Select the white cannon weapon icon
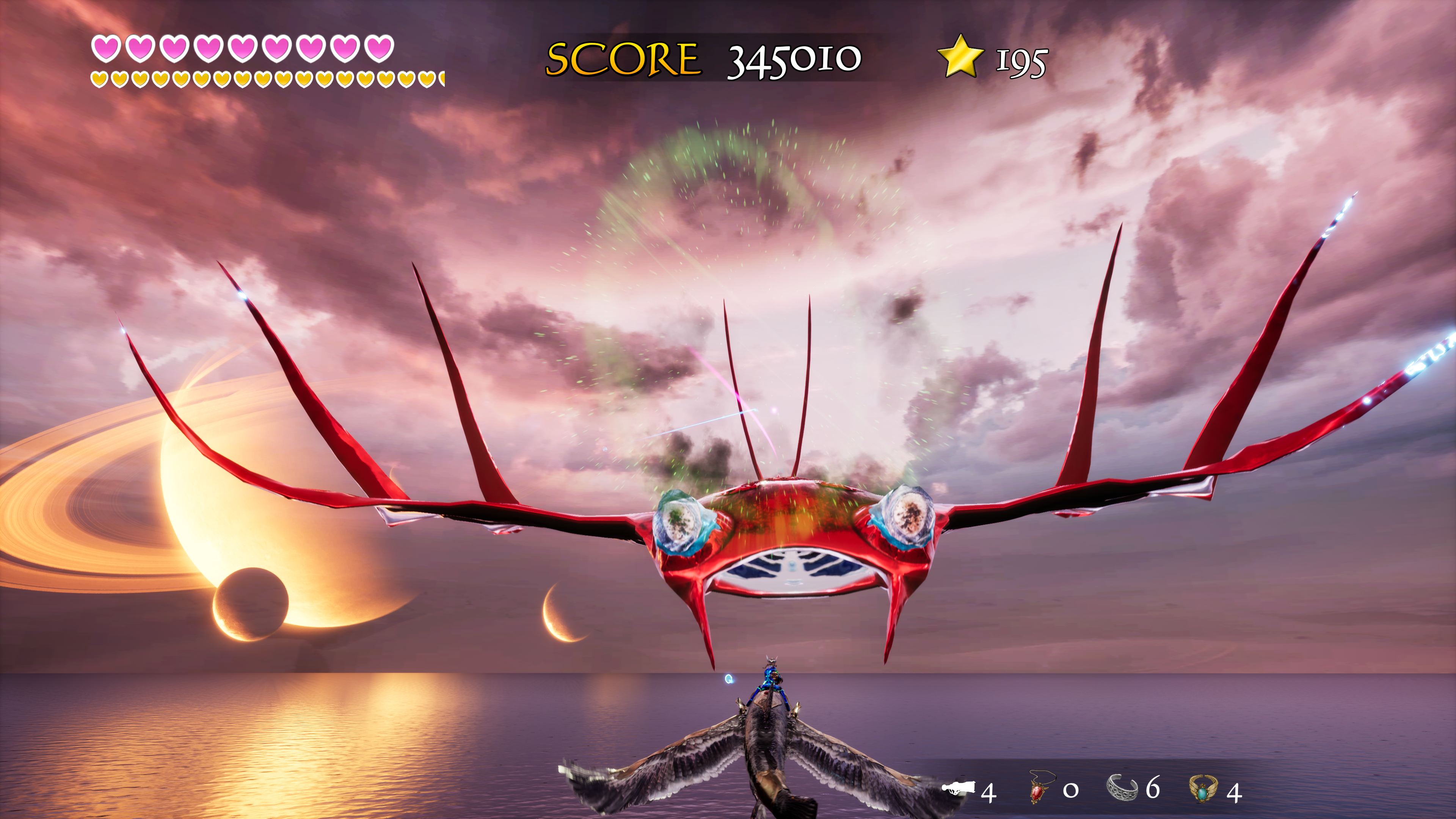The height and width of the screenshot is (819, 1456). point(959,788)
